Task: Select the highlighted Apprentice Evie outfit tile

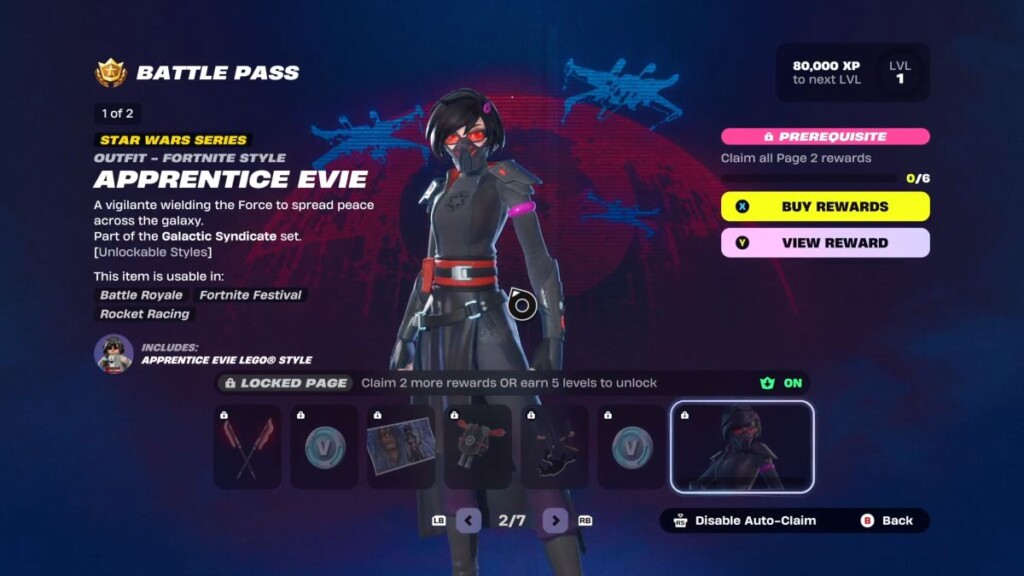Action: (742, 447)
